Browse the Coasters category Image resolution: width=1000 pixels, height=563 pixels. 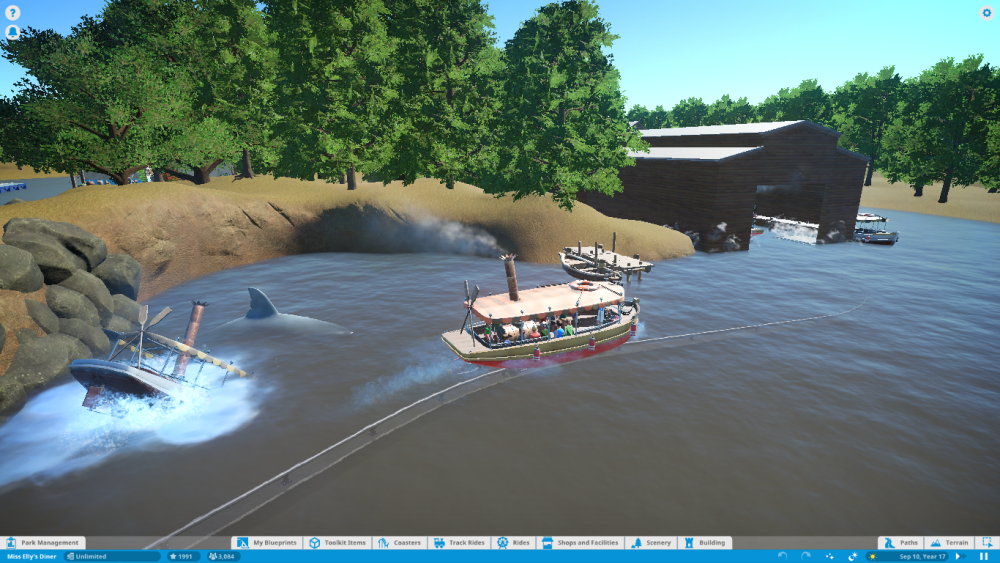point(399,543)
